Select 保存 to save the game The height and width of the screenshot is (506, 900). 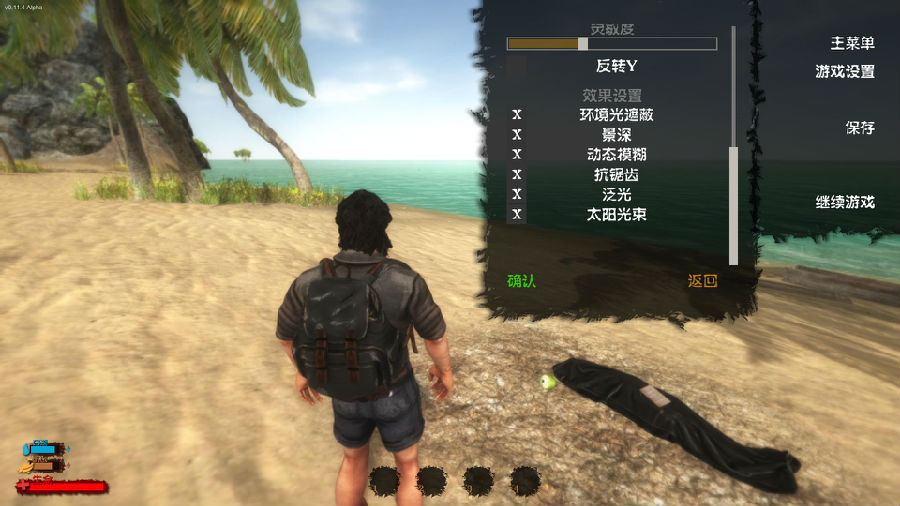point(859,128)
